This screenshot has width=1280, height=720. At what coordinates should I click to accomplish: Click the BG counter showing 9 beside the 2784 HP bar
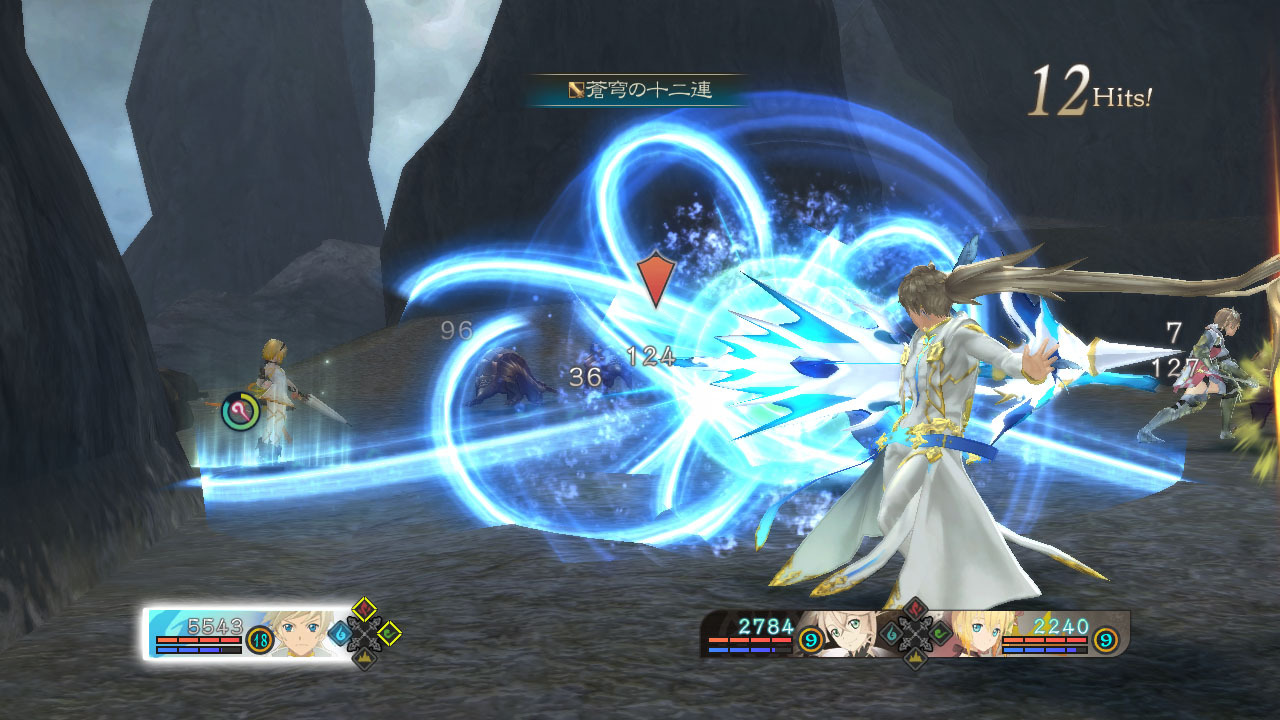(809, 640)
